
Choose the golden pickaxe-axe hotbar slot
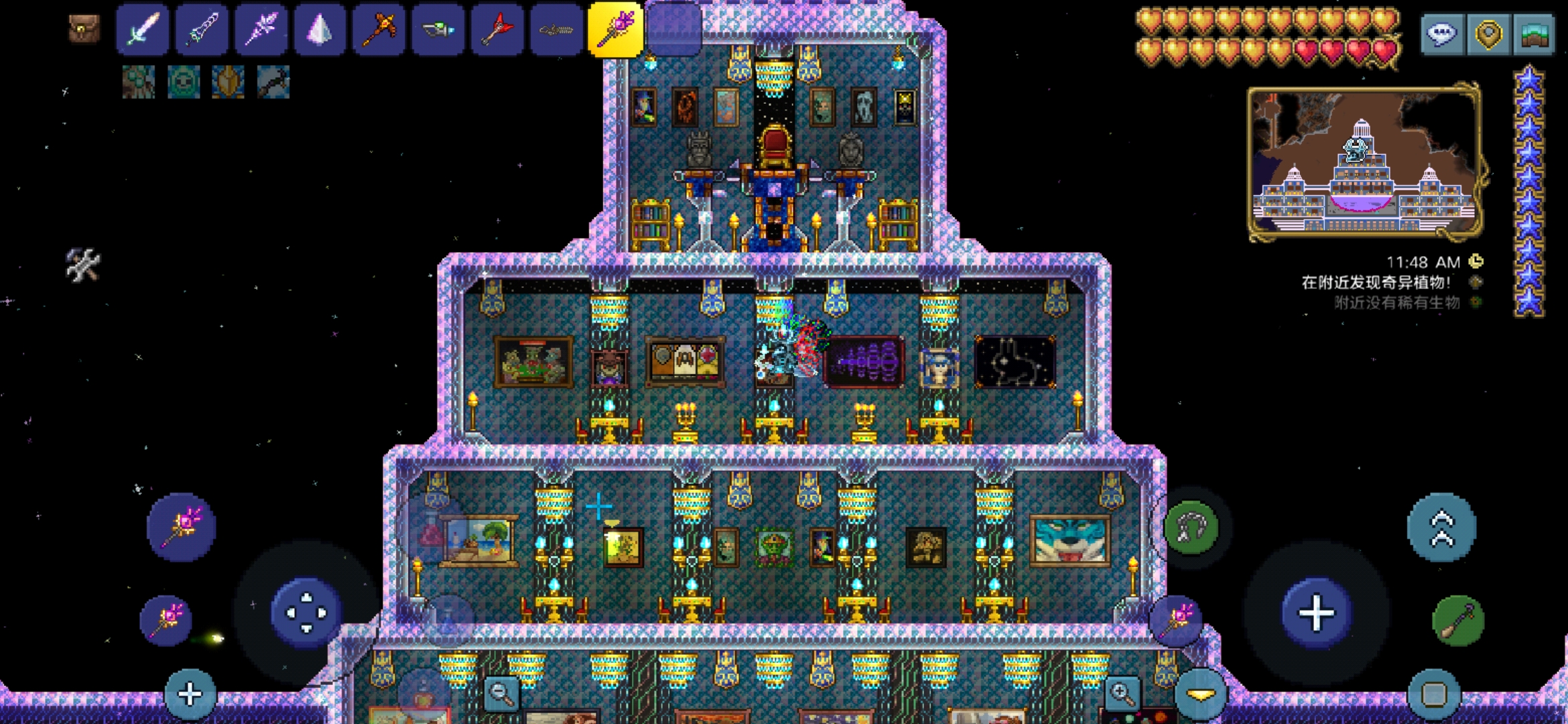coord(379,29)
